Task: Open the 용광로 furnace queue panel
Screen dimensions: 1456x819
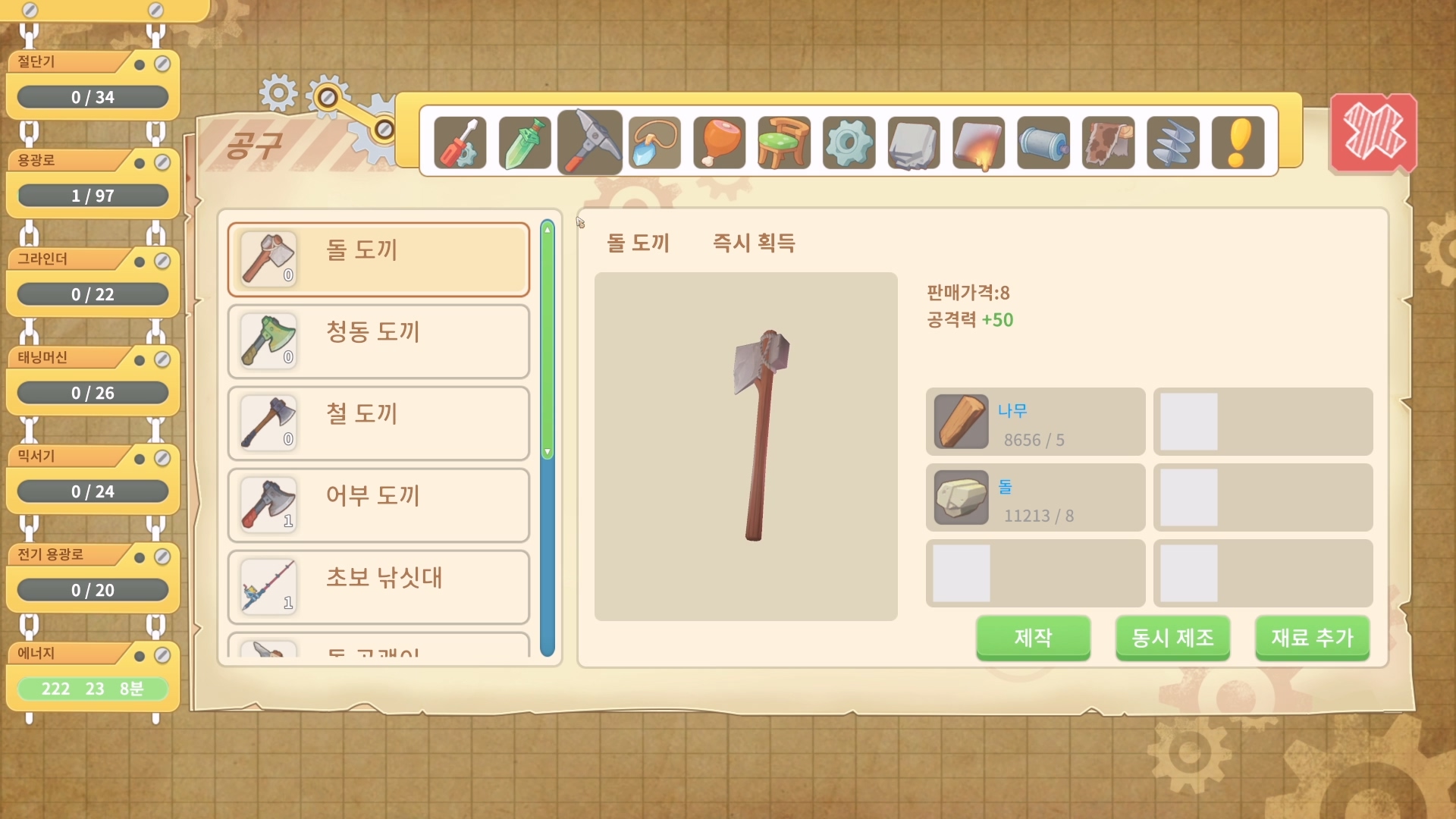Action: [x=93, y=182]
